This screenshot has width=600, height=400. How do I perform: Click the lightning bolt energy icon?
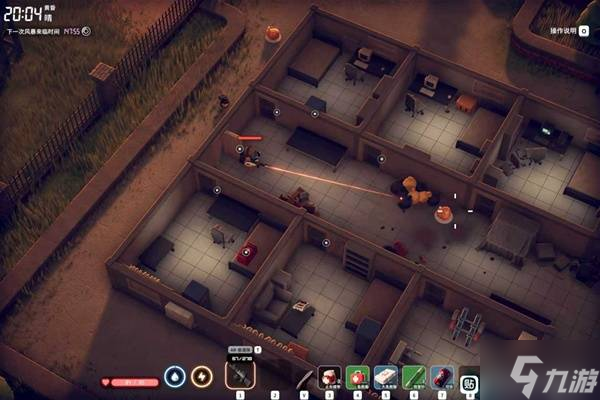click(x=202, y=377)
